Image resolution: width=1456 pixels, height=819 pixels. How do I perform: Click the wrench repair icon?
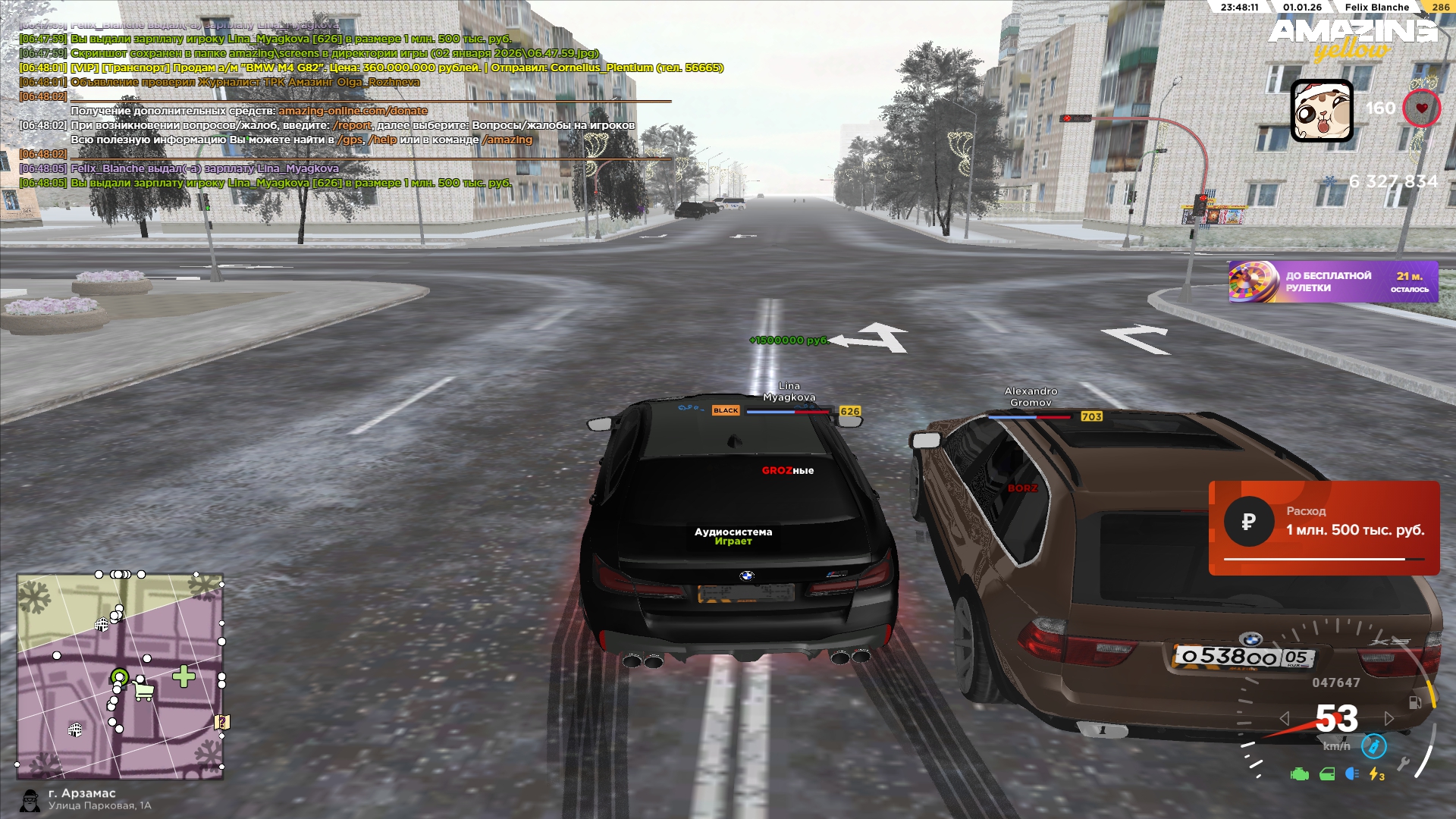click(1404, 763)
